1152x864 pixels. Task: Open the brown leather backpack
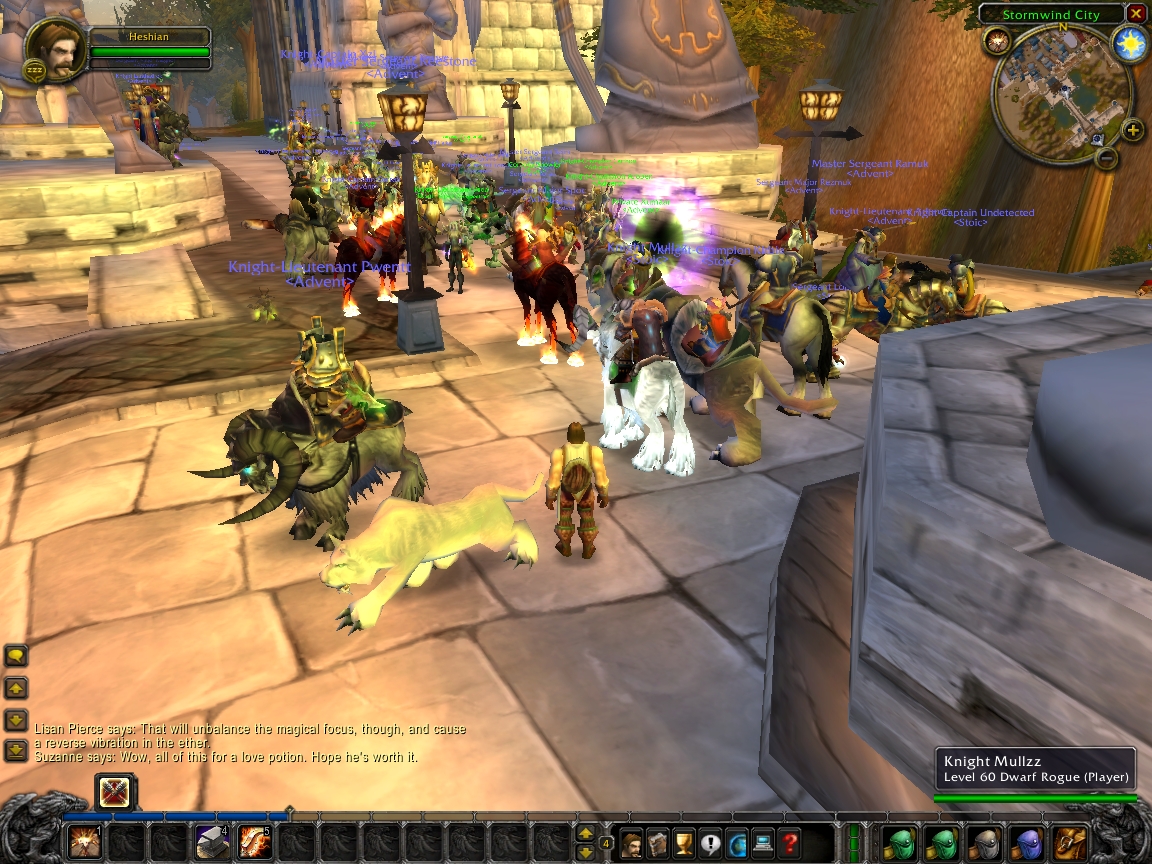click(x=1072, y=842)
